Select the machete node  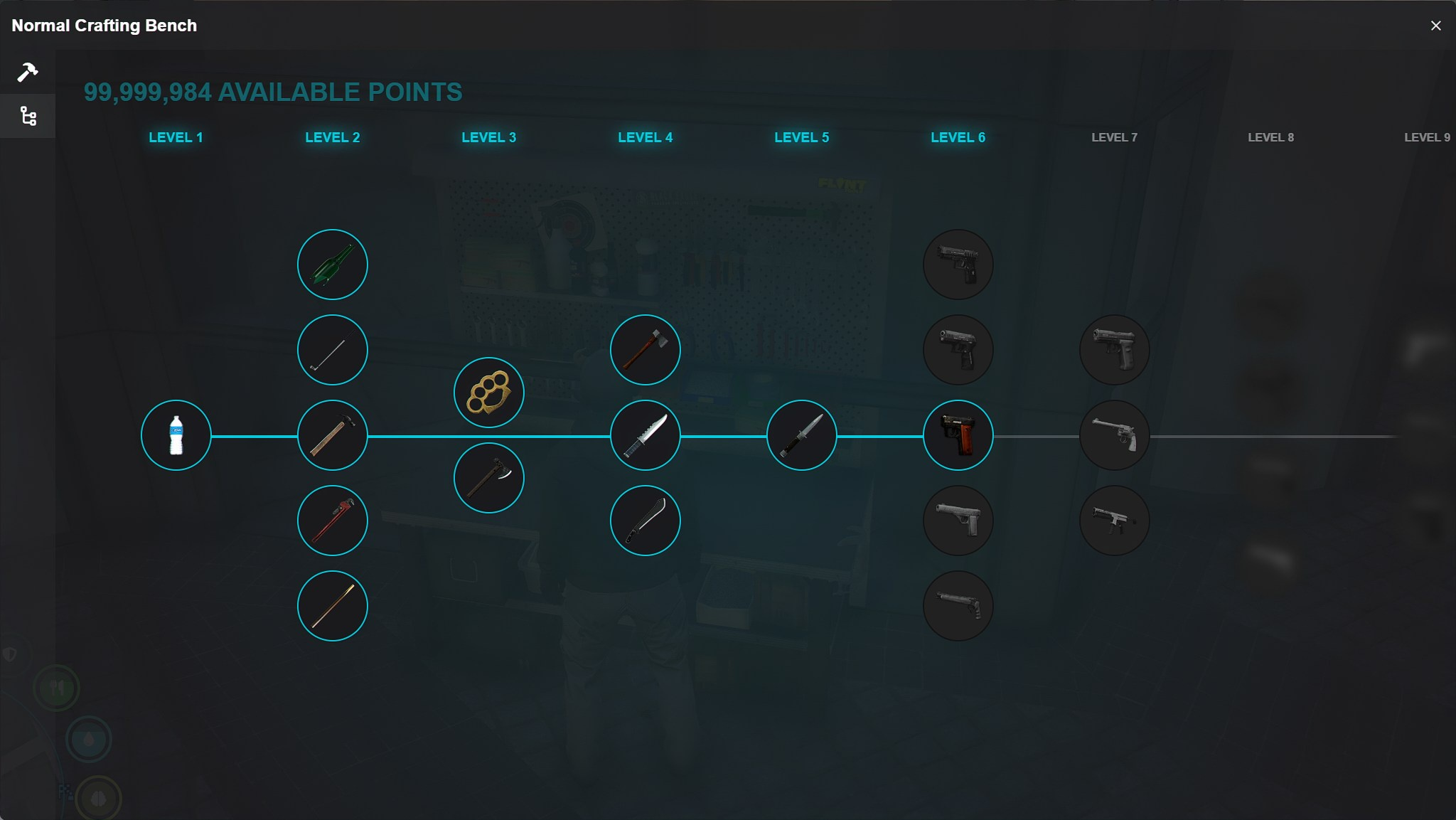click(x=646, y=521)
